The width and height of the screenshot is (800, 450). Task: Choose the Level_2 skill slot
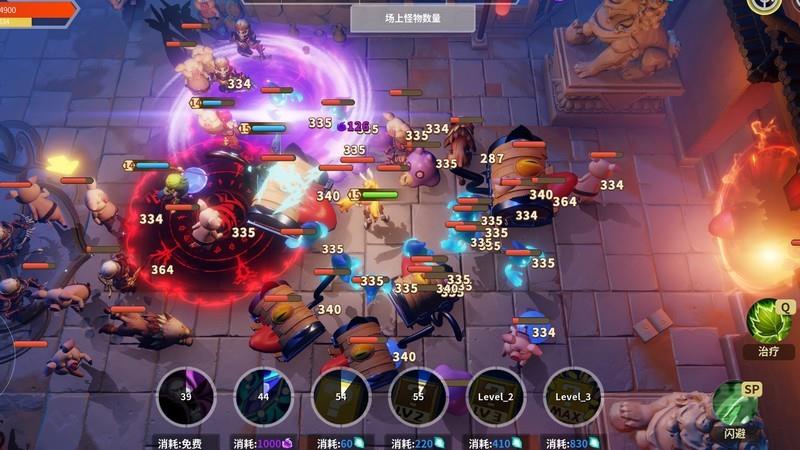tap(496, 397)
